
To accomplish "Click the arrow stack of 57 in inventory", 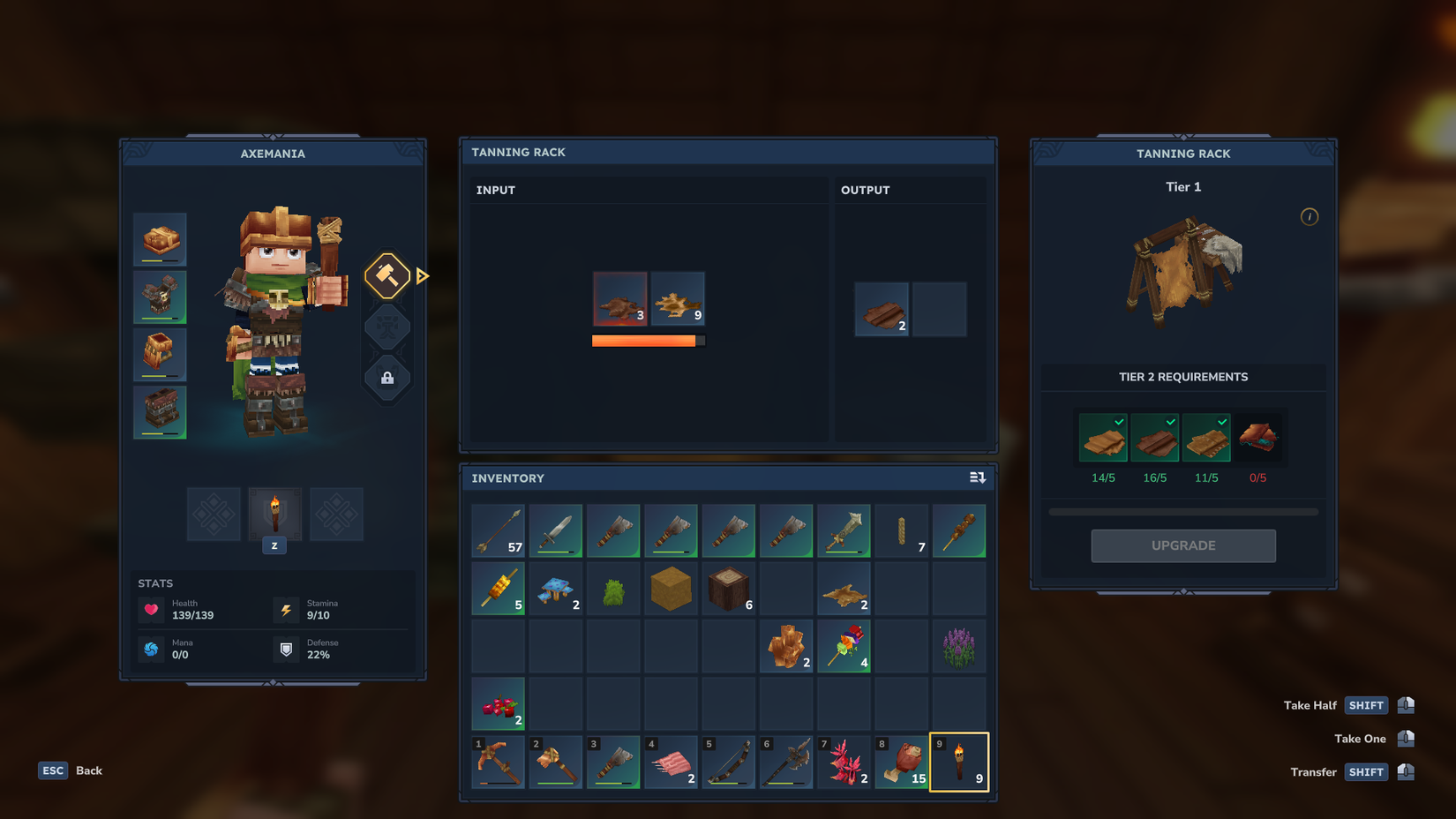I will [x=497, y=530].
